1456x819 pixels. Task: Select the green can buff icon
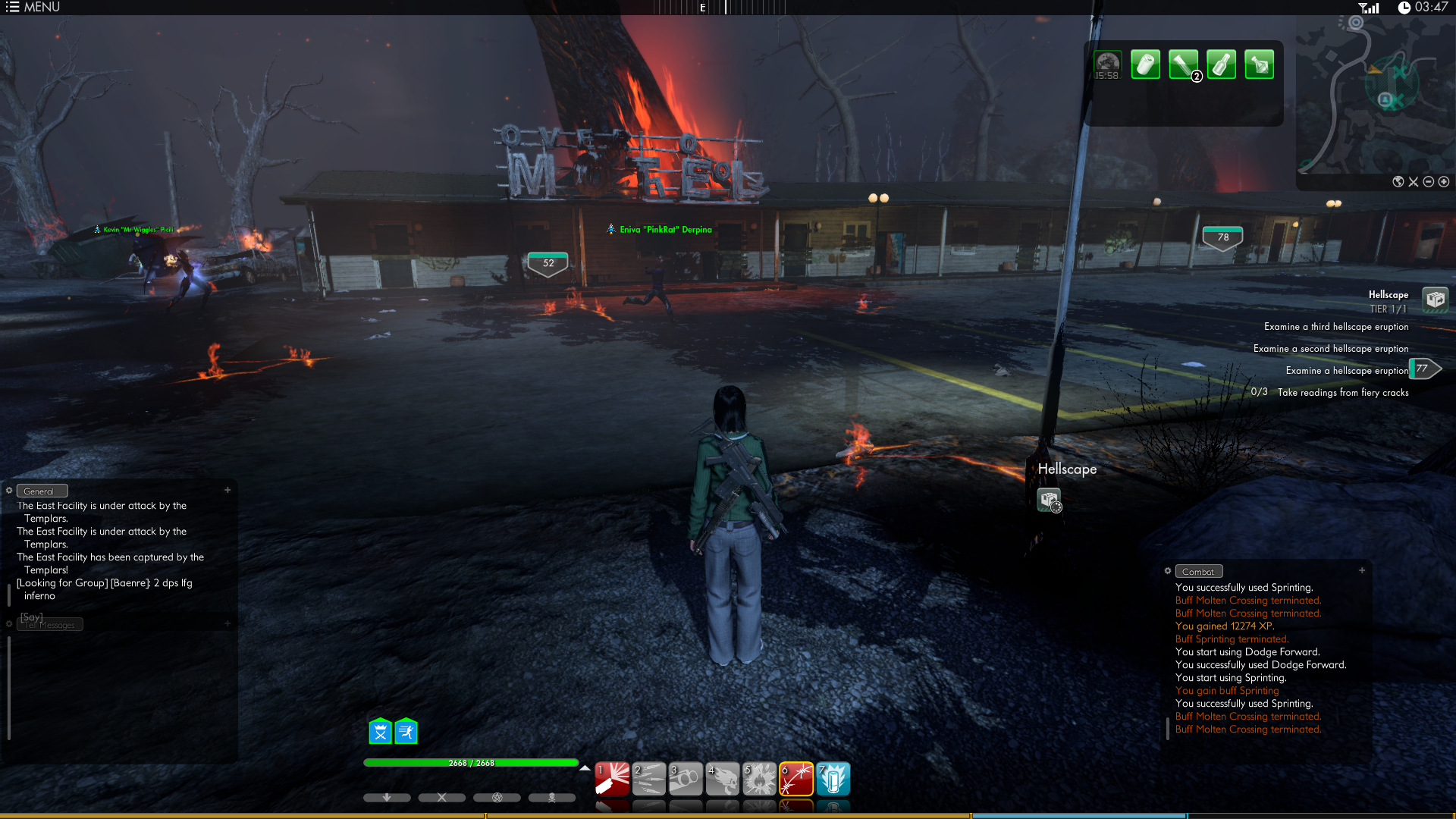click(1145, 65)
